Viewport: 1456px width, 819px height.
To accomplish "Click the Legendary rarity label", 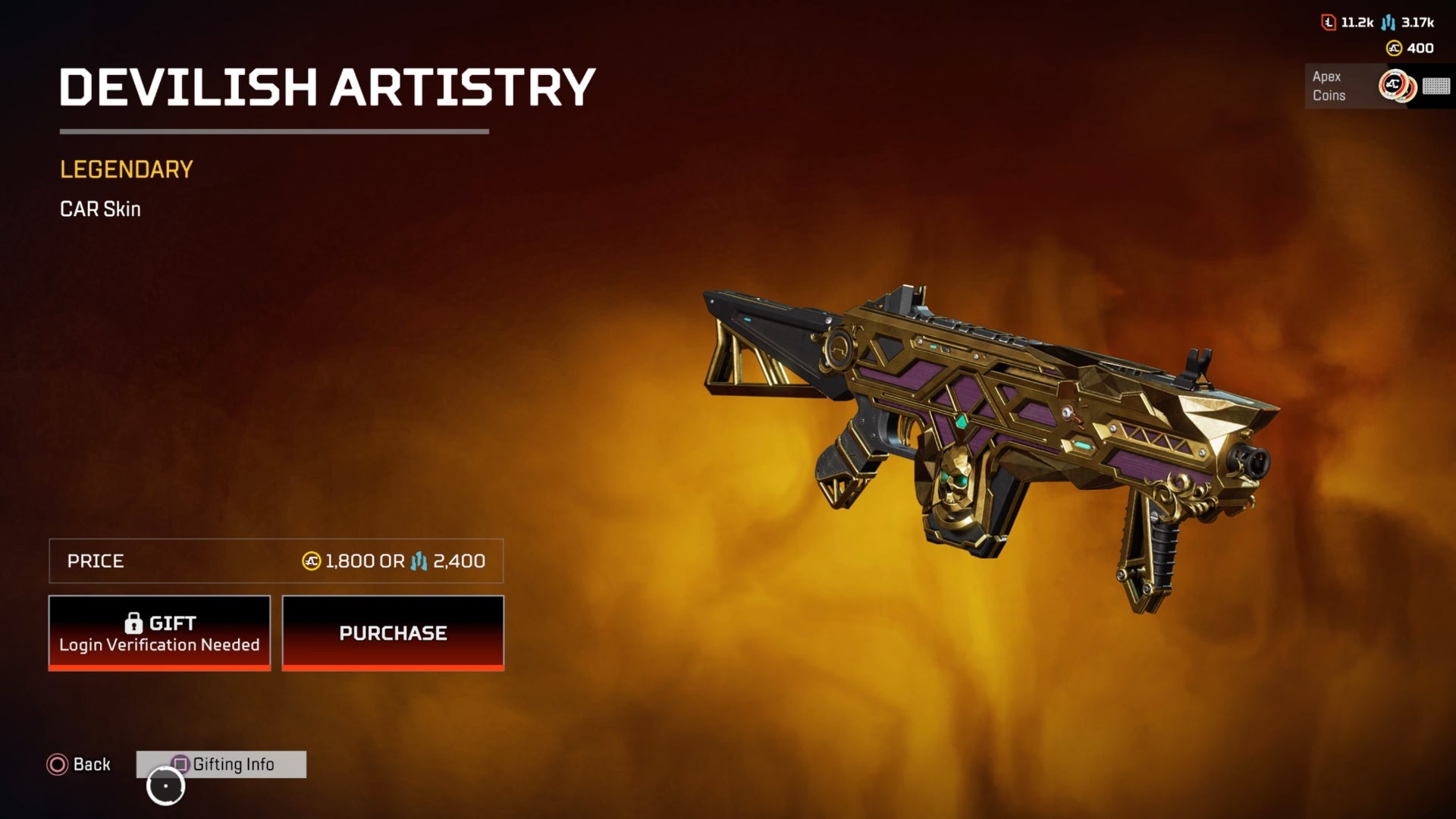I will tap(126, 168).
